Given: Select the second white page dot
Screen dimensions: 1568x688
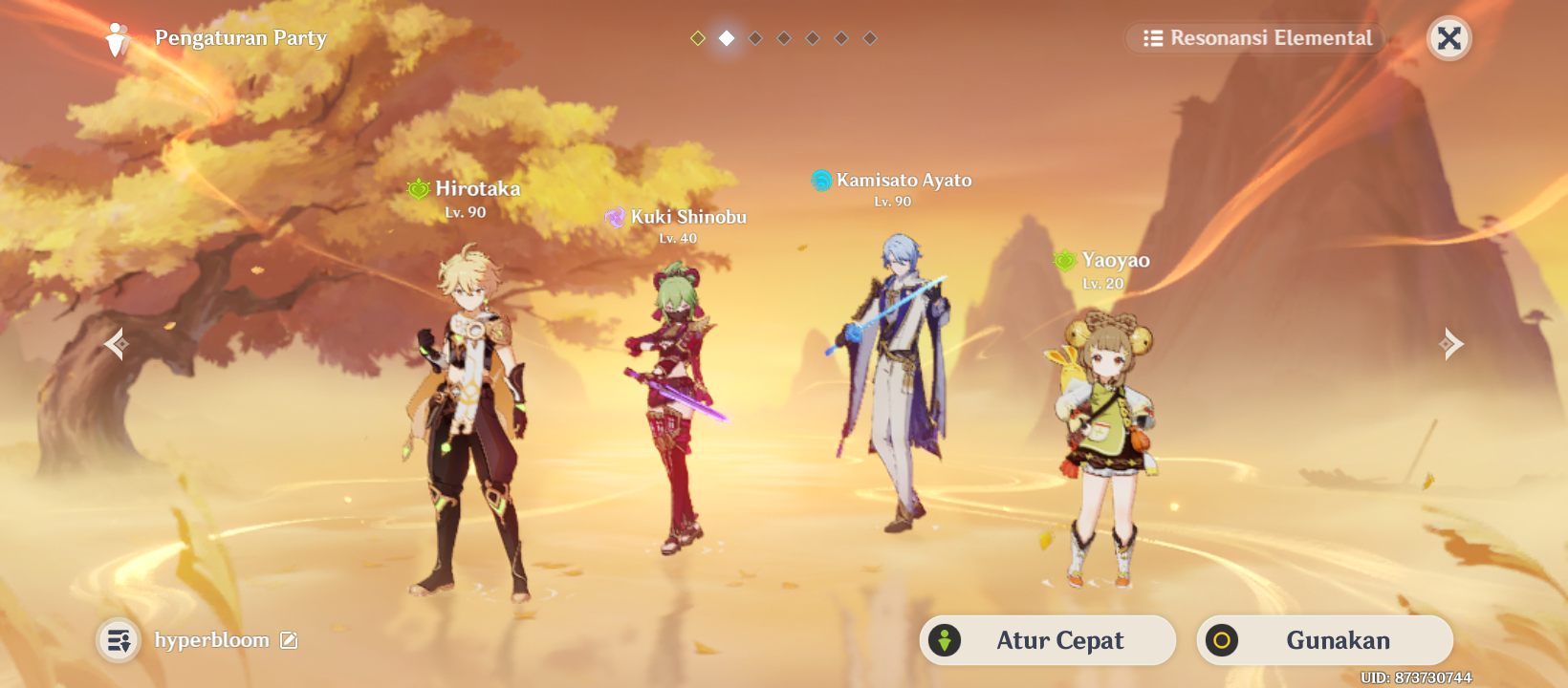Looking at the screenshot, I should click(726, 38).
